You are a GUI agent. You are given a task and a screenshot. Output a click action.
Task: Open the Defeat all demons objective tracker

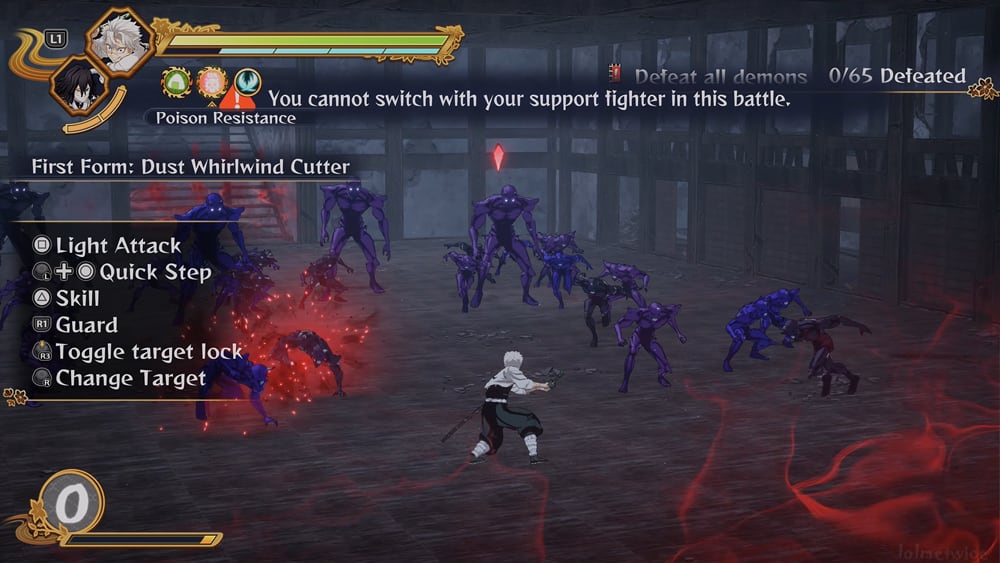[x=720, y=77]
